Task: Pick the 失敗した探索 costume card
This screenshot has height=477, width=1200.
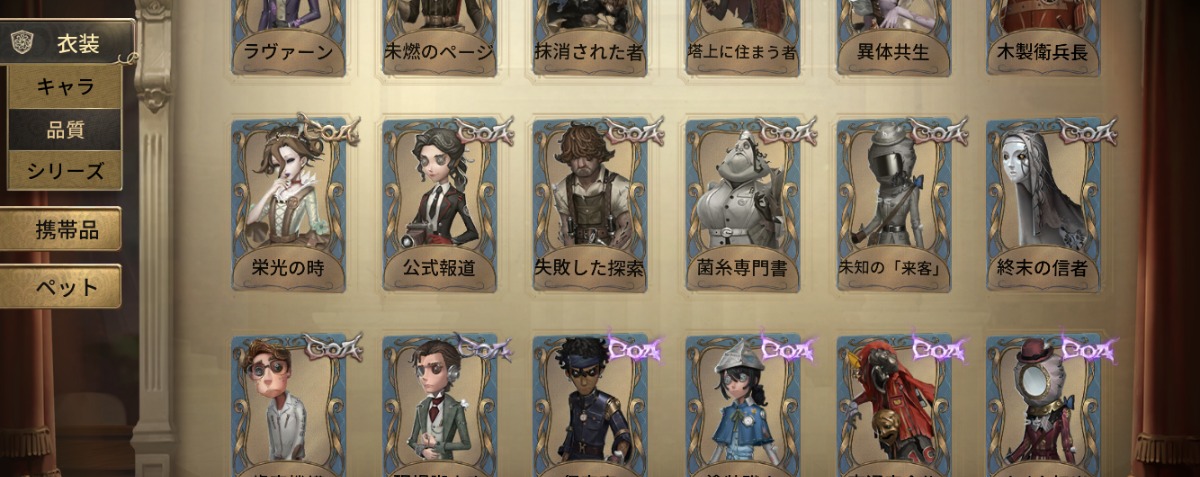Action: tap(590, 205)
